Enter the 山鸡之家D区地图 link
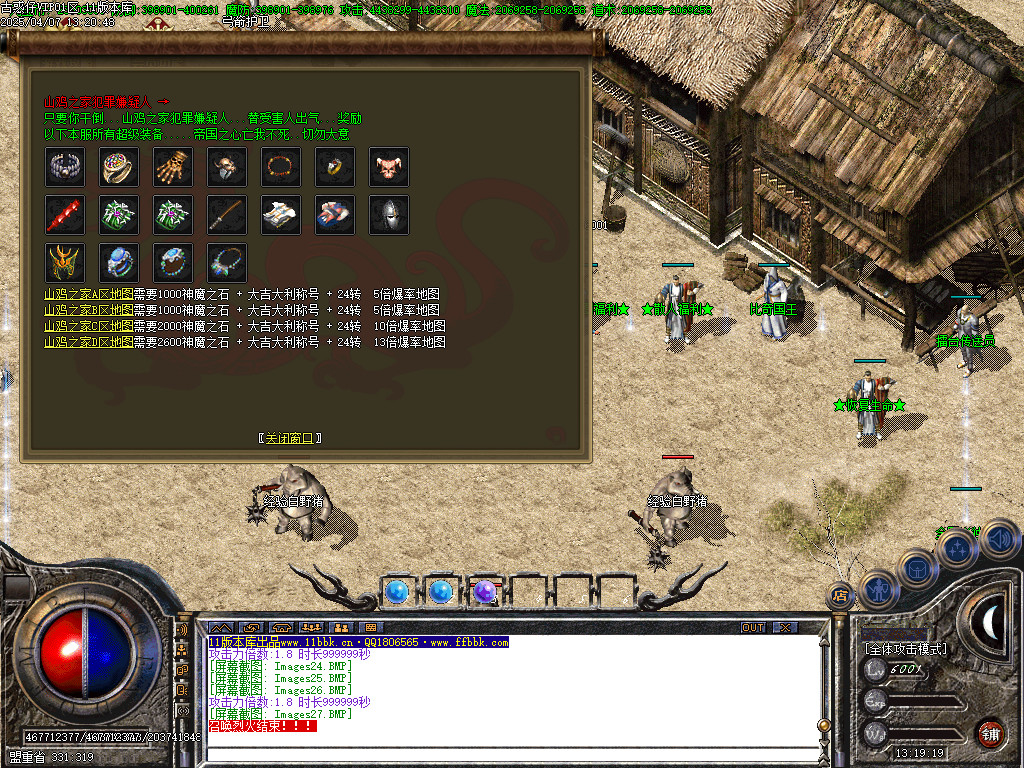Image resolution: width=1024 pixels, height=768 pixels. (x=88, y=342)
